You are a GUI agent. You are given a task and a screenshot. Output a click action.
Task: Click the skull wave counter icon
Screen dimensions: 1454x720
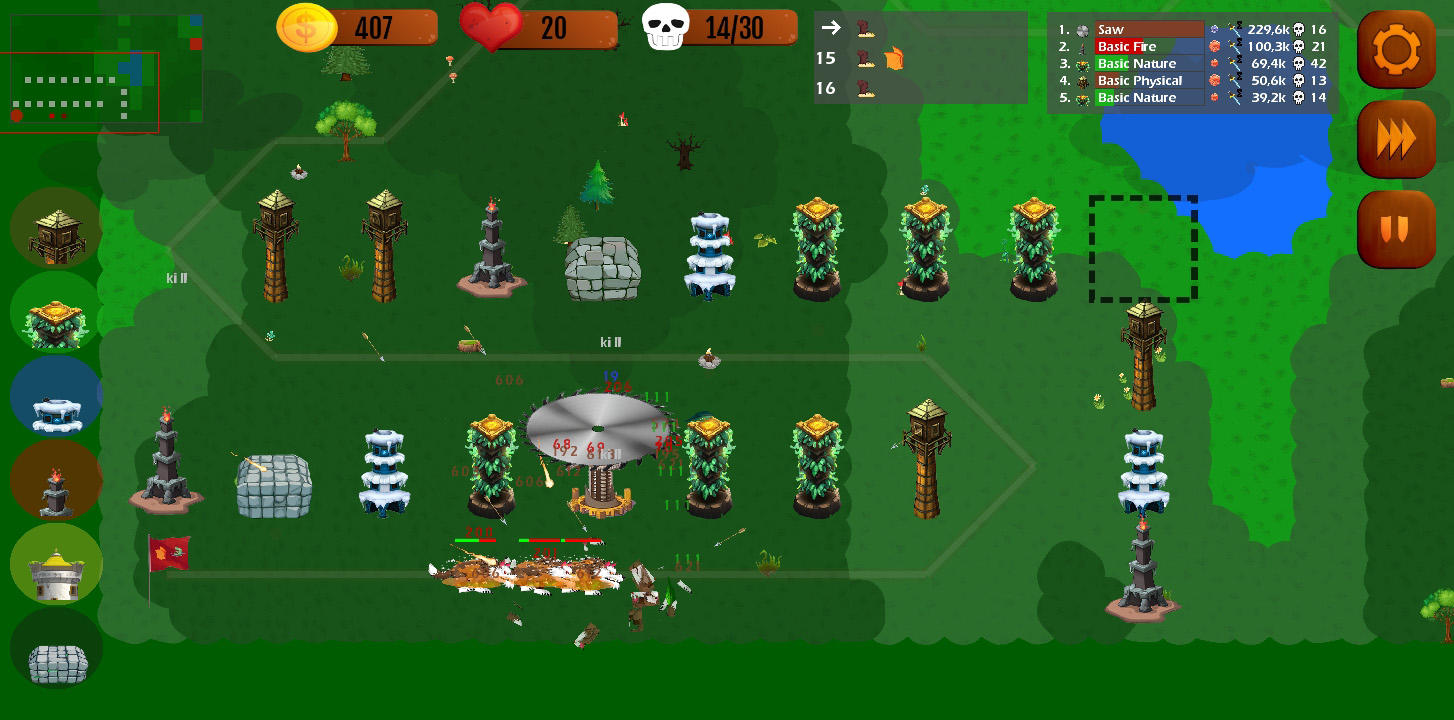click(666, 27)
